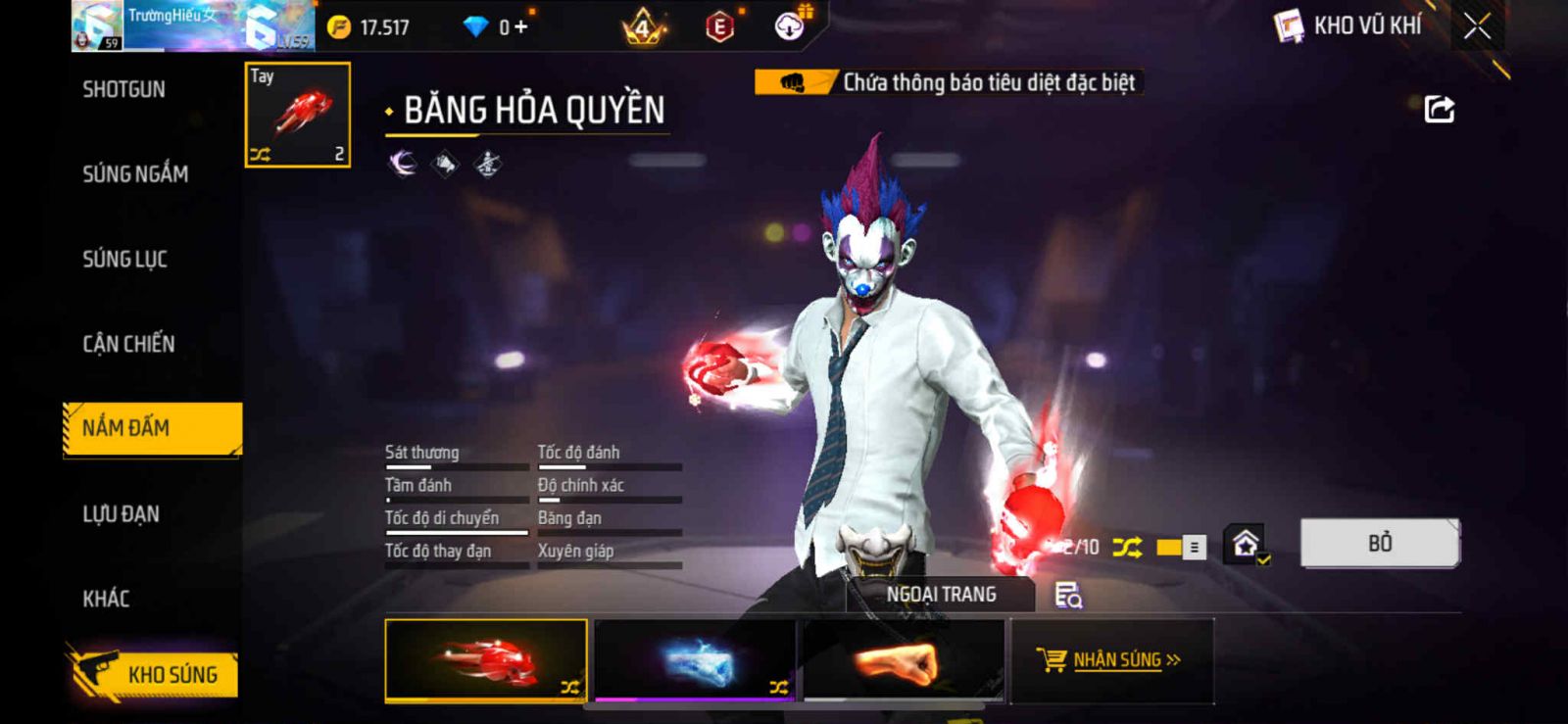Share the weapon skin preview
This screenshot has height=724, width=1568.
point(1439,109)
